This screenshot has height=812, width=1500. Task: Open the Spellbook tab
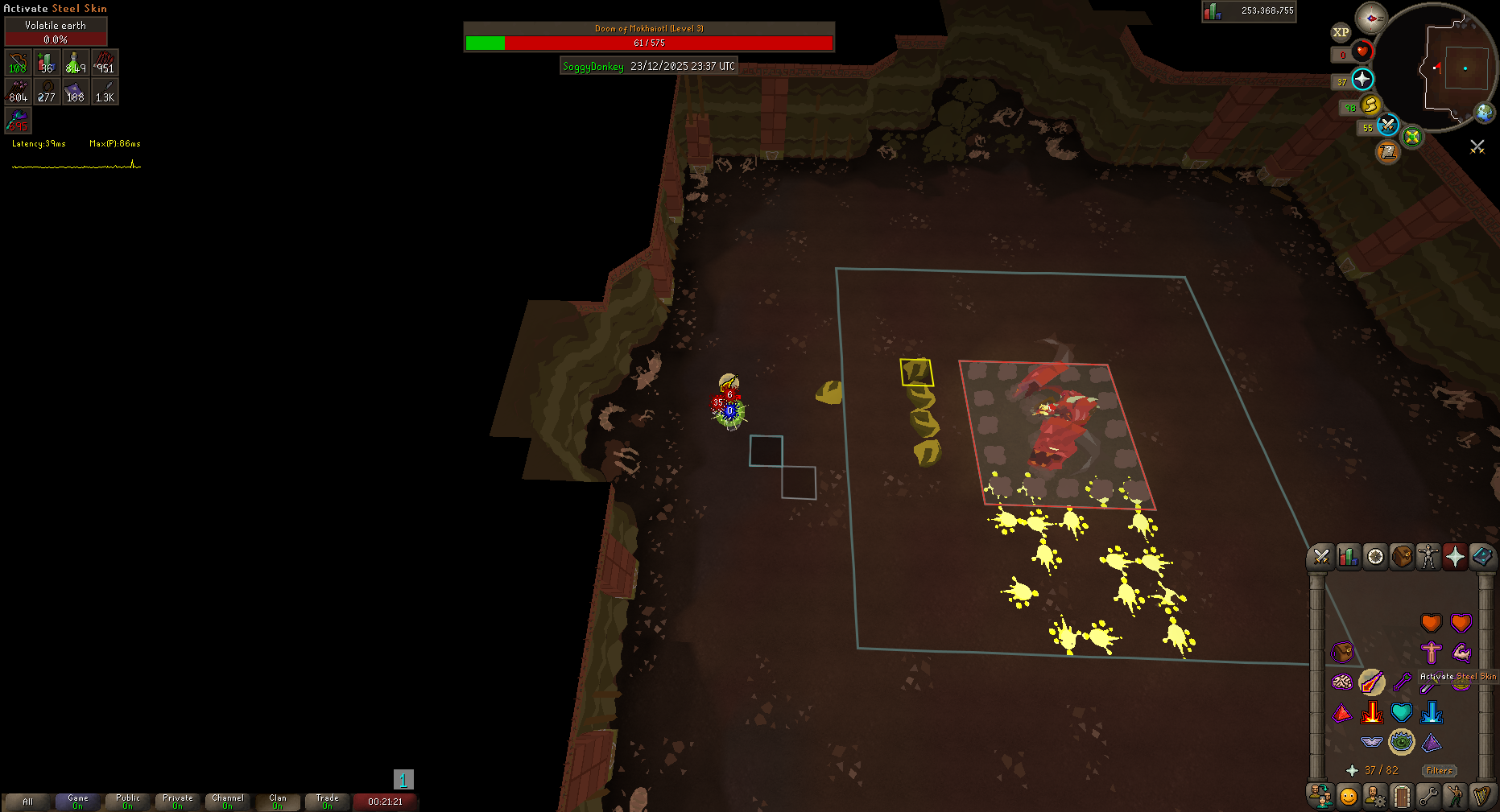click(x=1482, y=556)
